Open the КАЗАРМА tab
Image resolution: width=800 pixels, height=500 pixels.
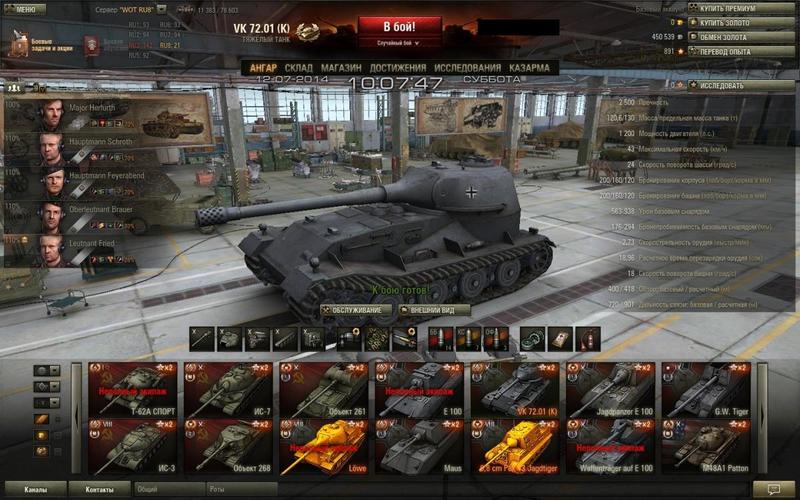pyautogui.click(x=528, y=68)
